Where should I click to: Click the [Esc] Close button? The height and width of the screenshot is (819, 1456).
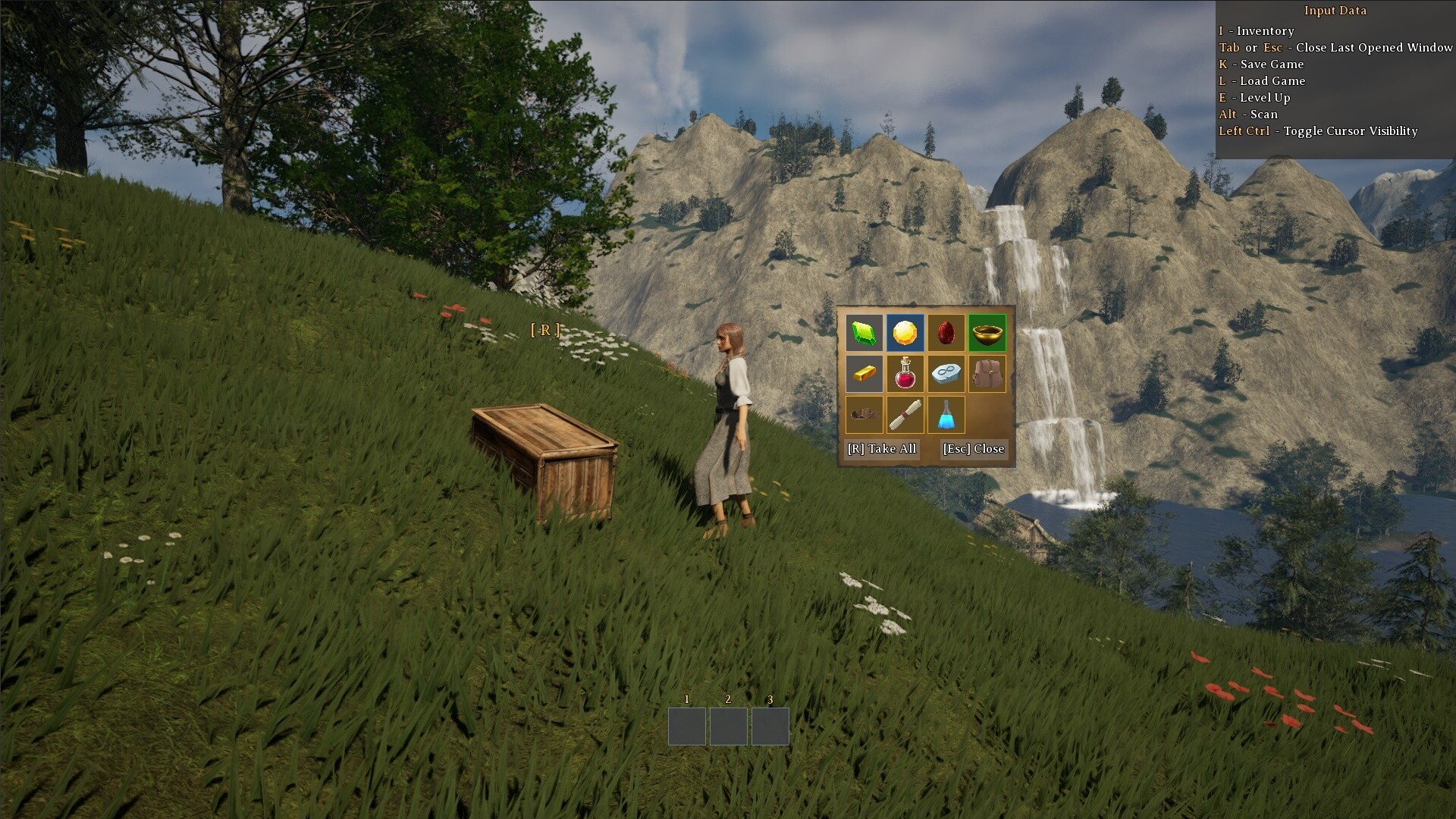973,449
